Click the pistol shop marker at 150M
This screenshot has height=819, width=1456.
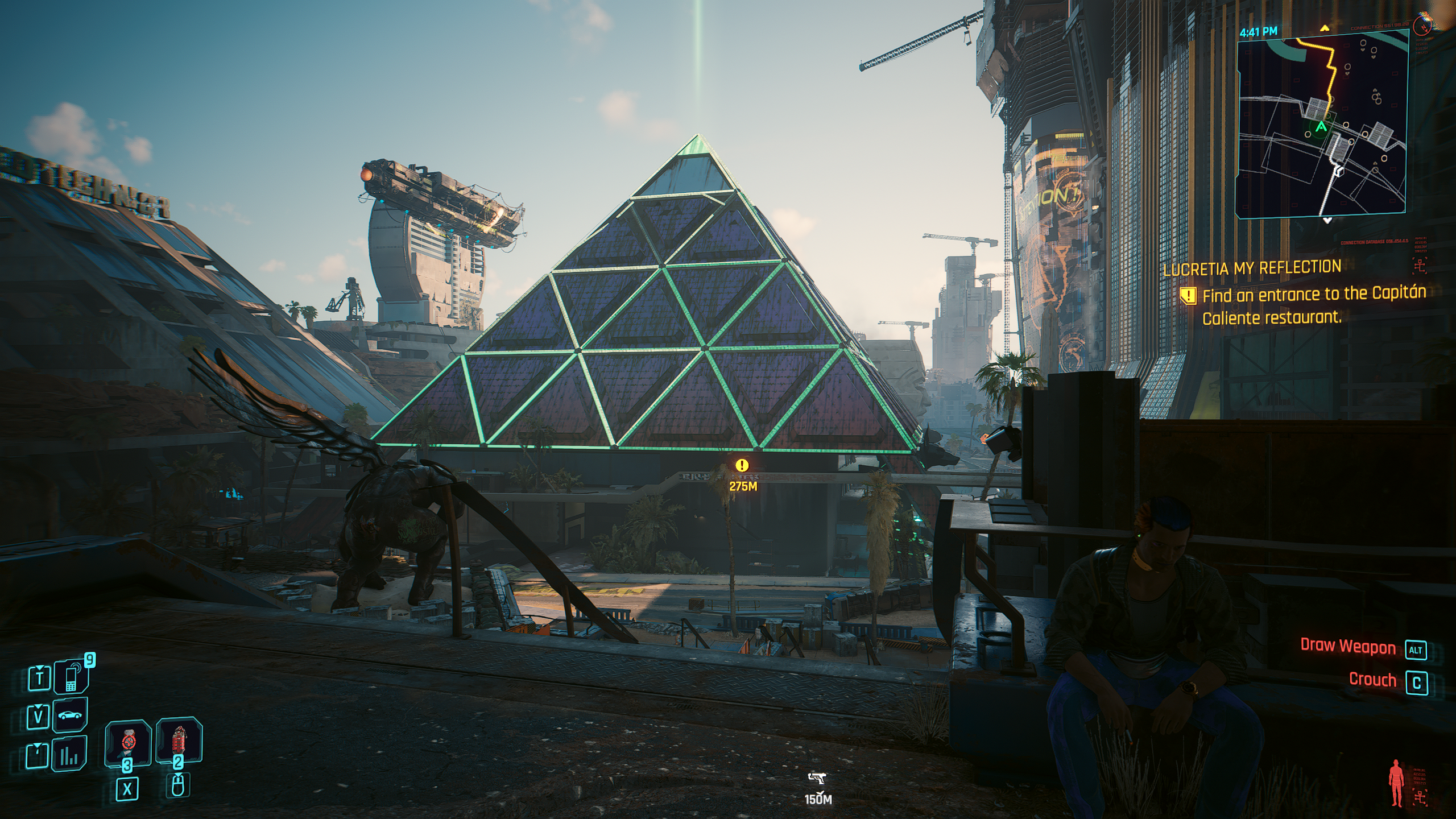pyautogui.click(x=817, y=777)
